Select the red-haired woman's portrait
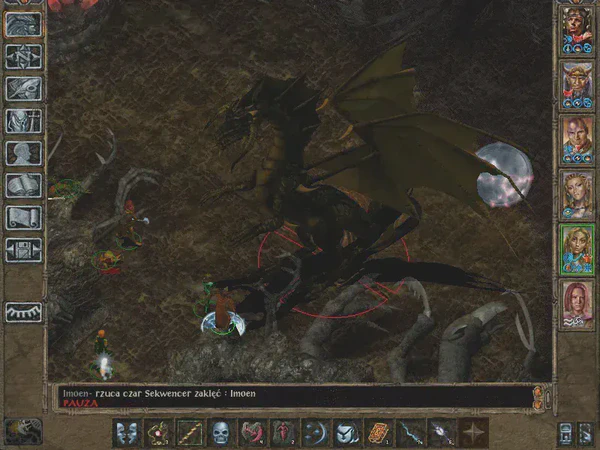 [x=578, y=304]
